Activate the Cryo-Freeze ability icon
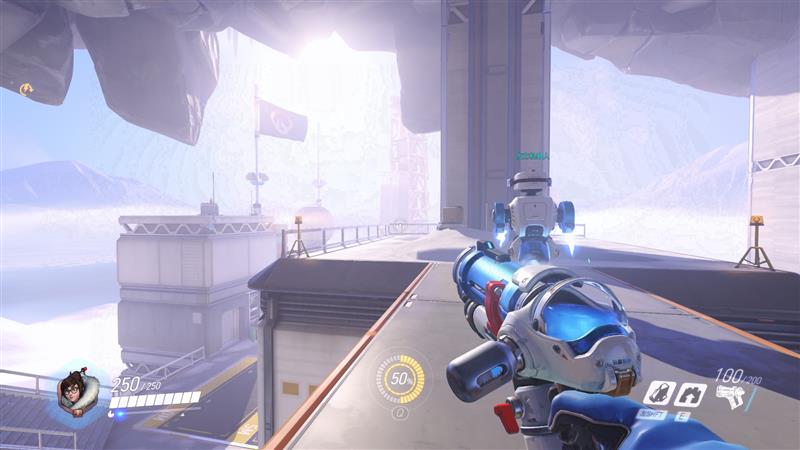Viewport: 800px width, 450px height. point(658,393)
